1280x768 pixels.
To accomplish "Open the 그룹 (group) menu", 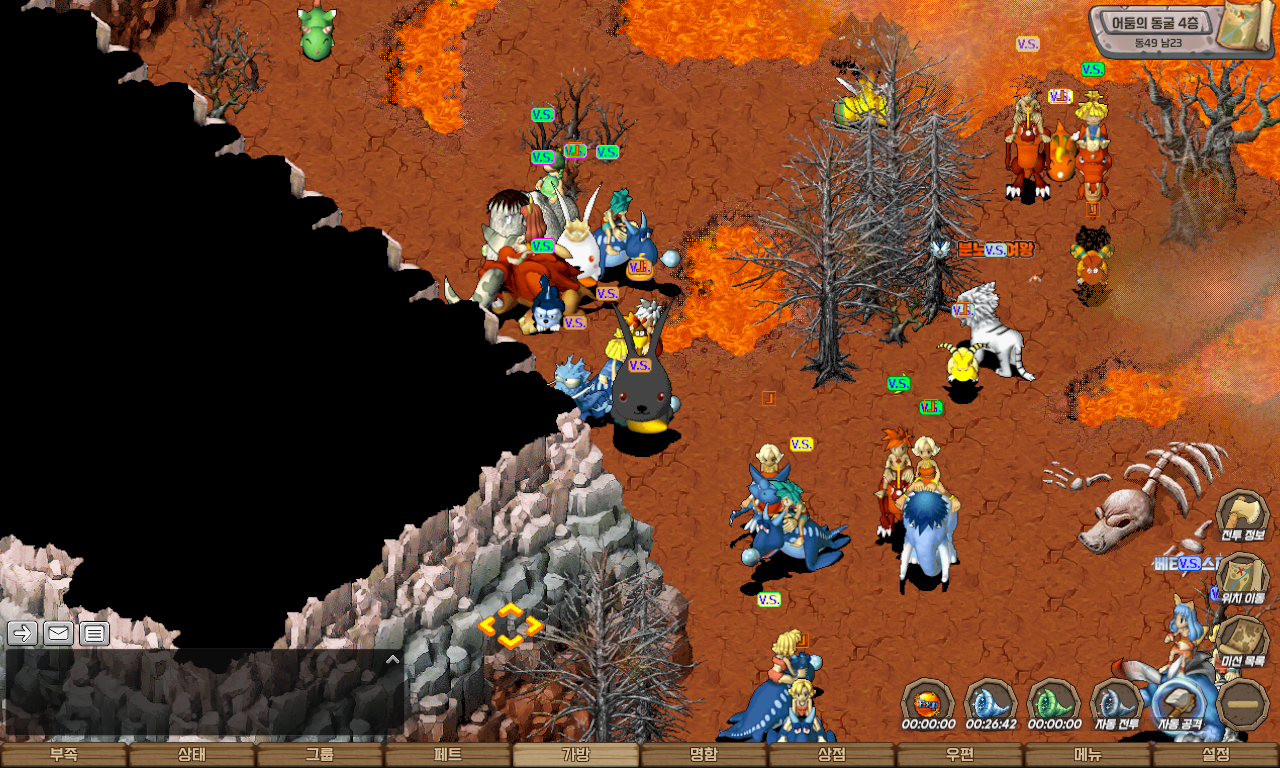I will (320, 755).
